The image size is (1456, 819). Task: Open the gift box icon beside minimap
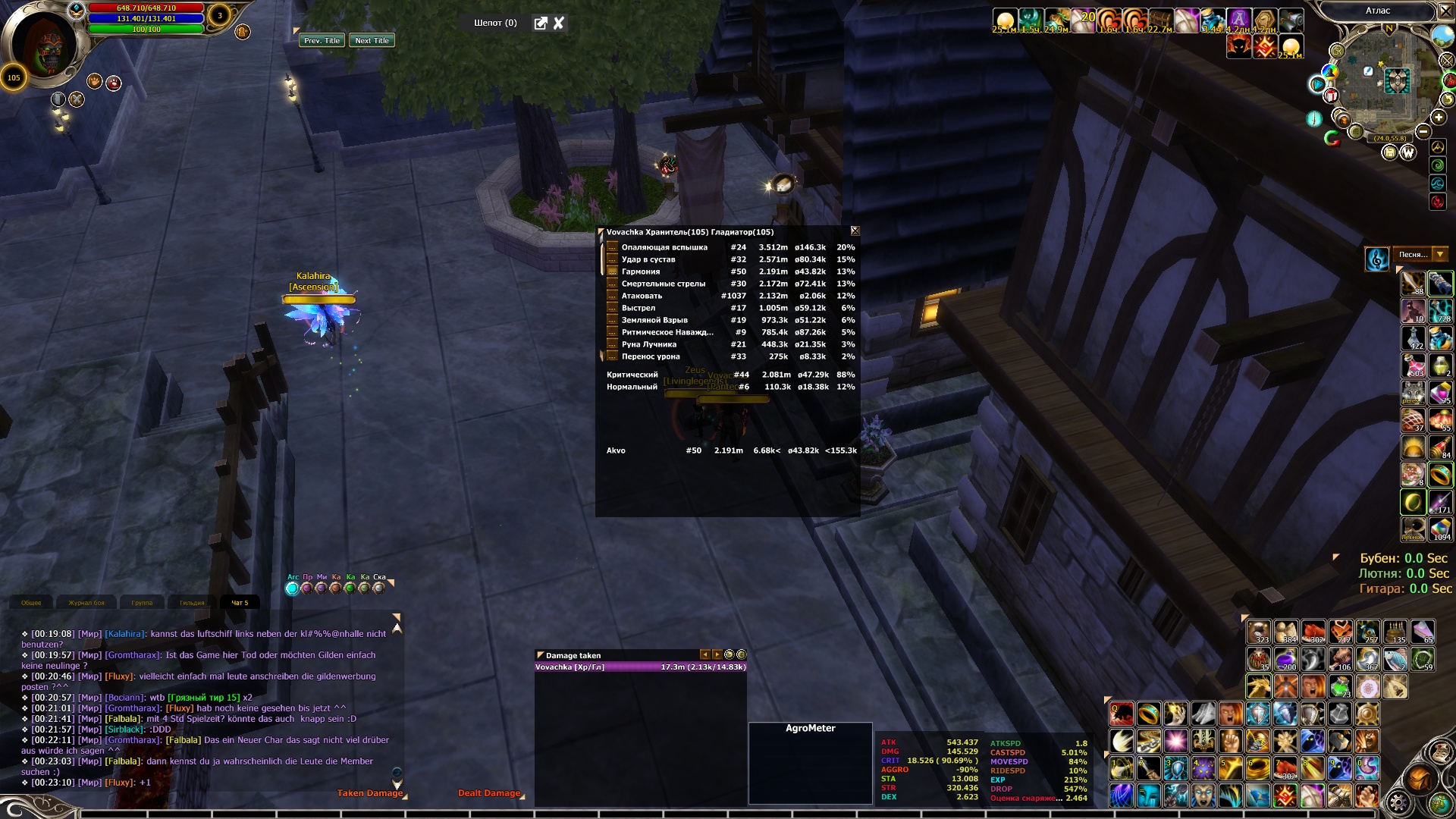[x=1331, y=96]
